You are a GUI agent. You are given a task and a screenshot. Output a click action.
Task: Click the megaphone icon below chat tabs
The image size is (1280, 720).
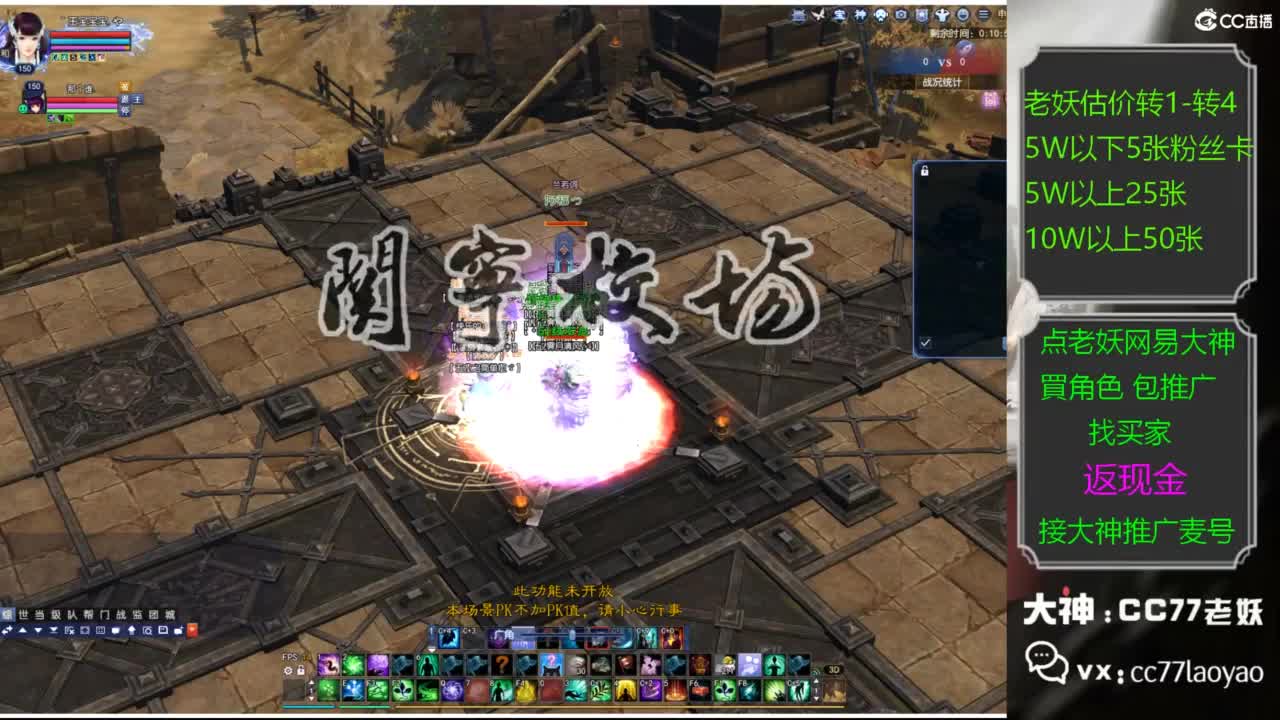click(x=131, y=631)
